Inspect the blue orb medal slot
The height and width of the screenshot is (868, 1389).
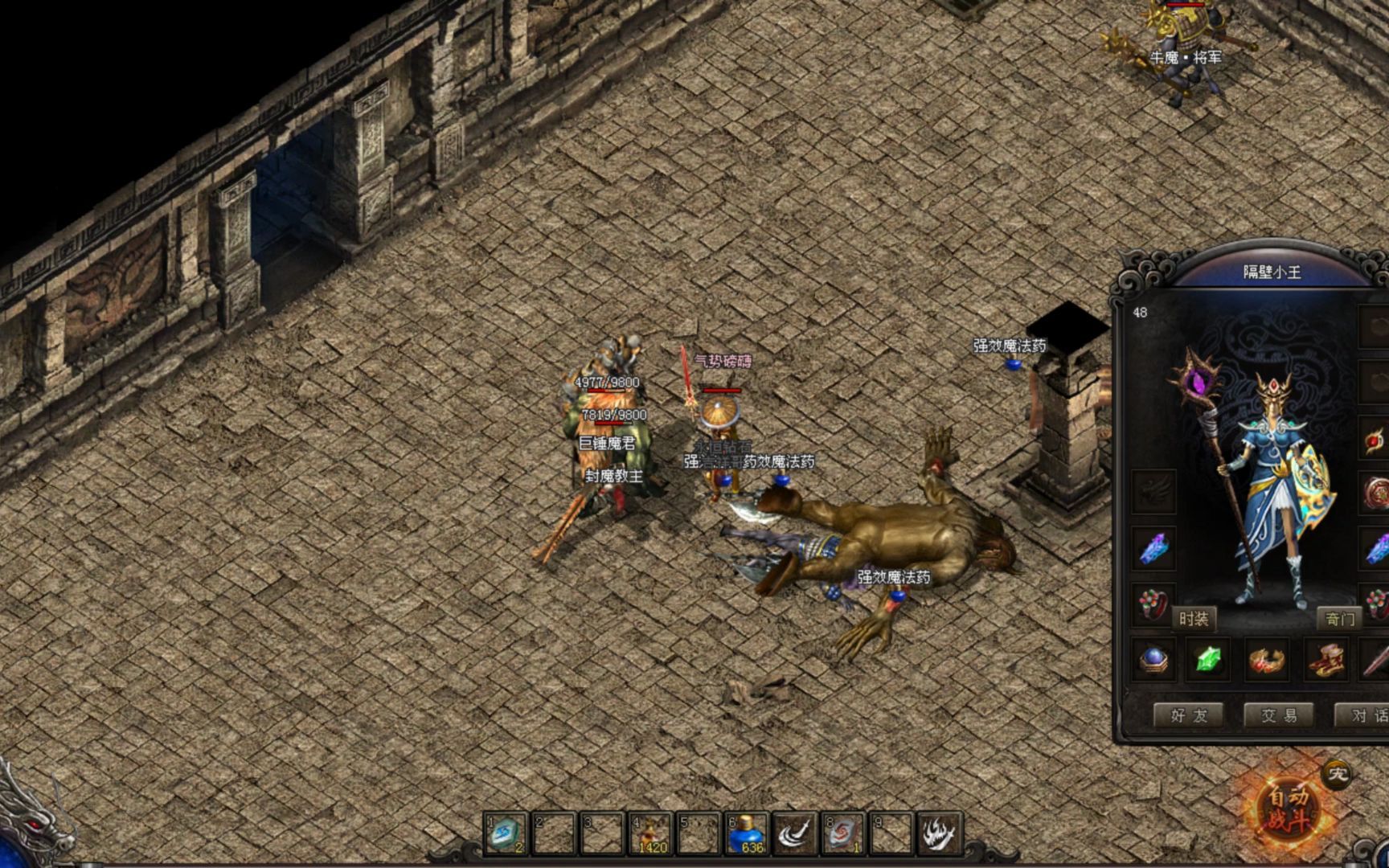(1154, 660)
